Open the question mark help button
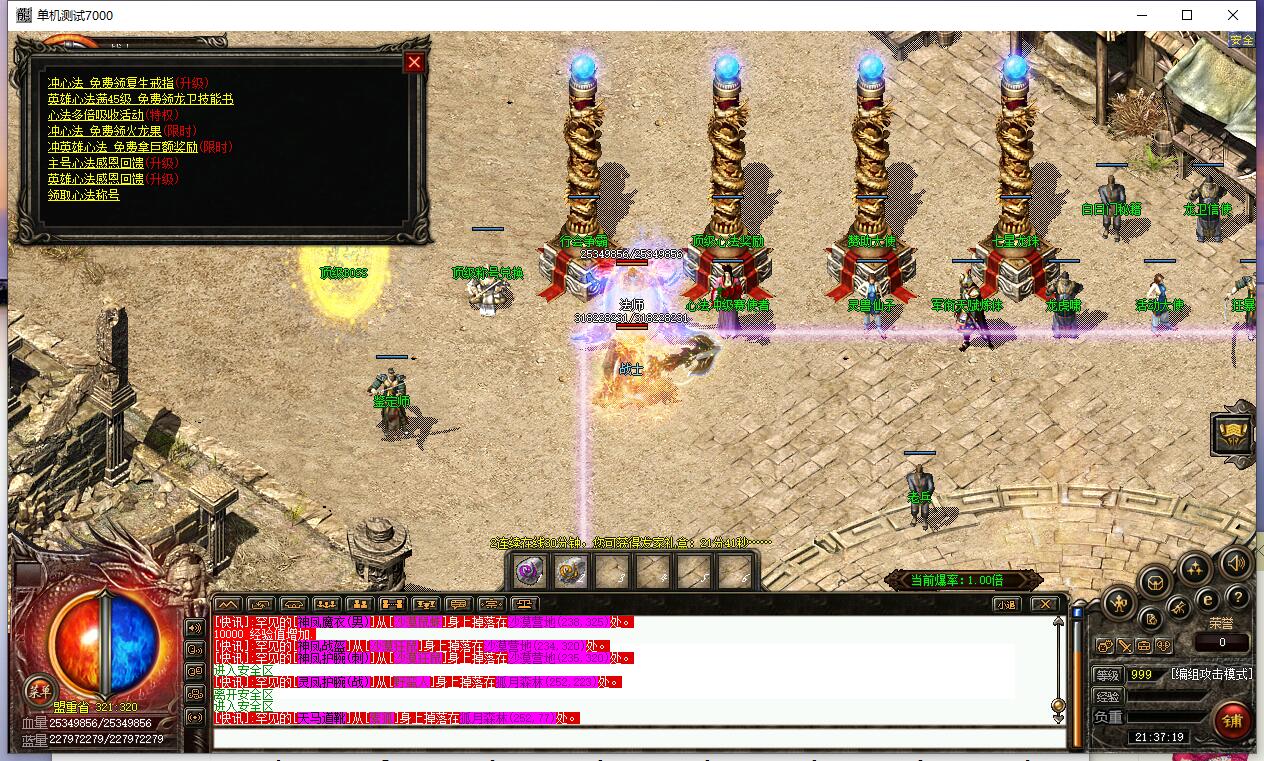This screenshot has width=1264, height=761. [1238, 598]
